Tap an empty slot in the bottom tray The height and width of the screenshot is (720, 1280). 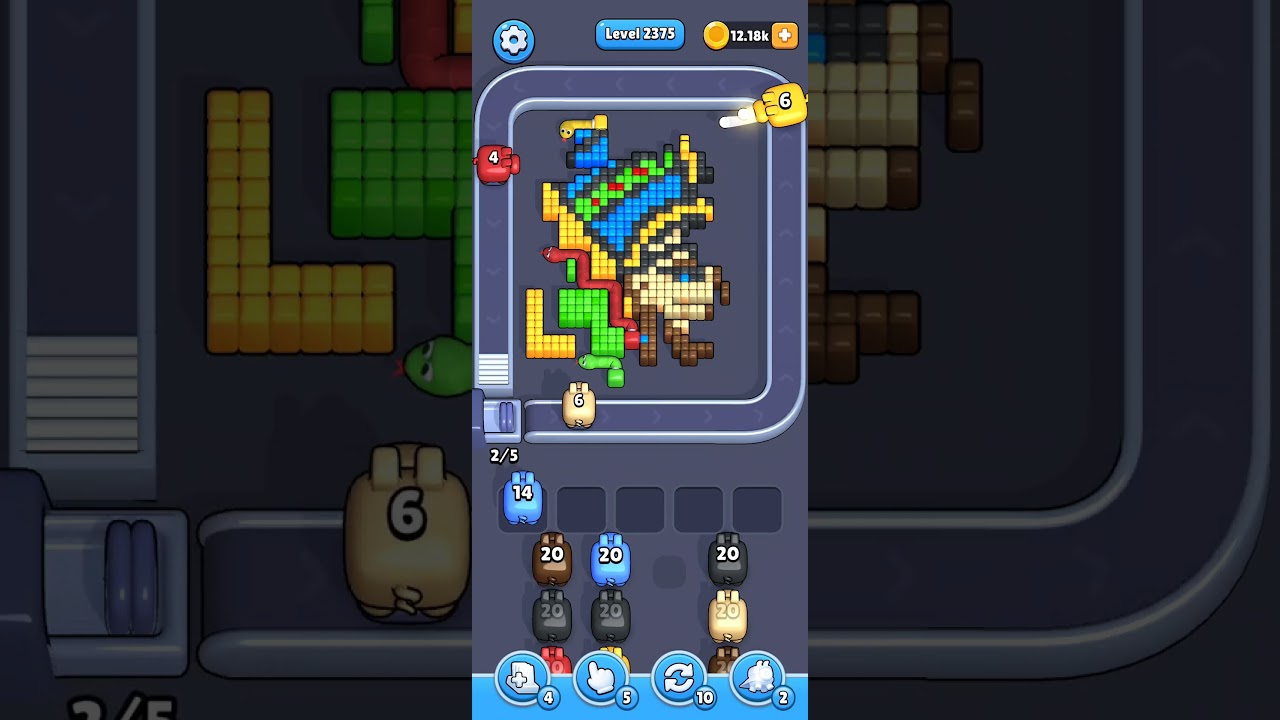(640, 508)
